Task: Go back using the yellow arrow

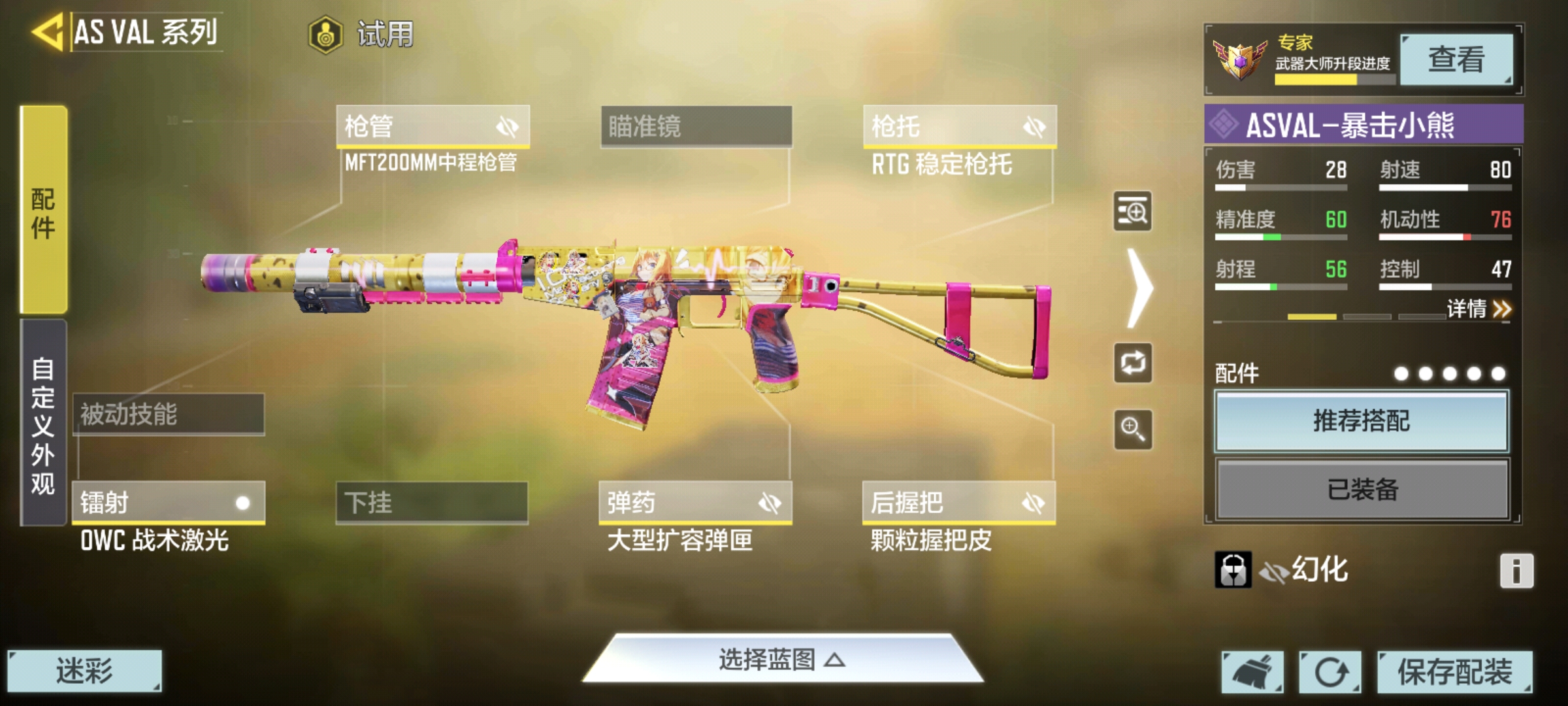Action: point(47,31)
